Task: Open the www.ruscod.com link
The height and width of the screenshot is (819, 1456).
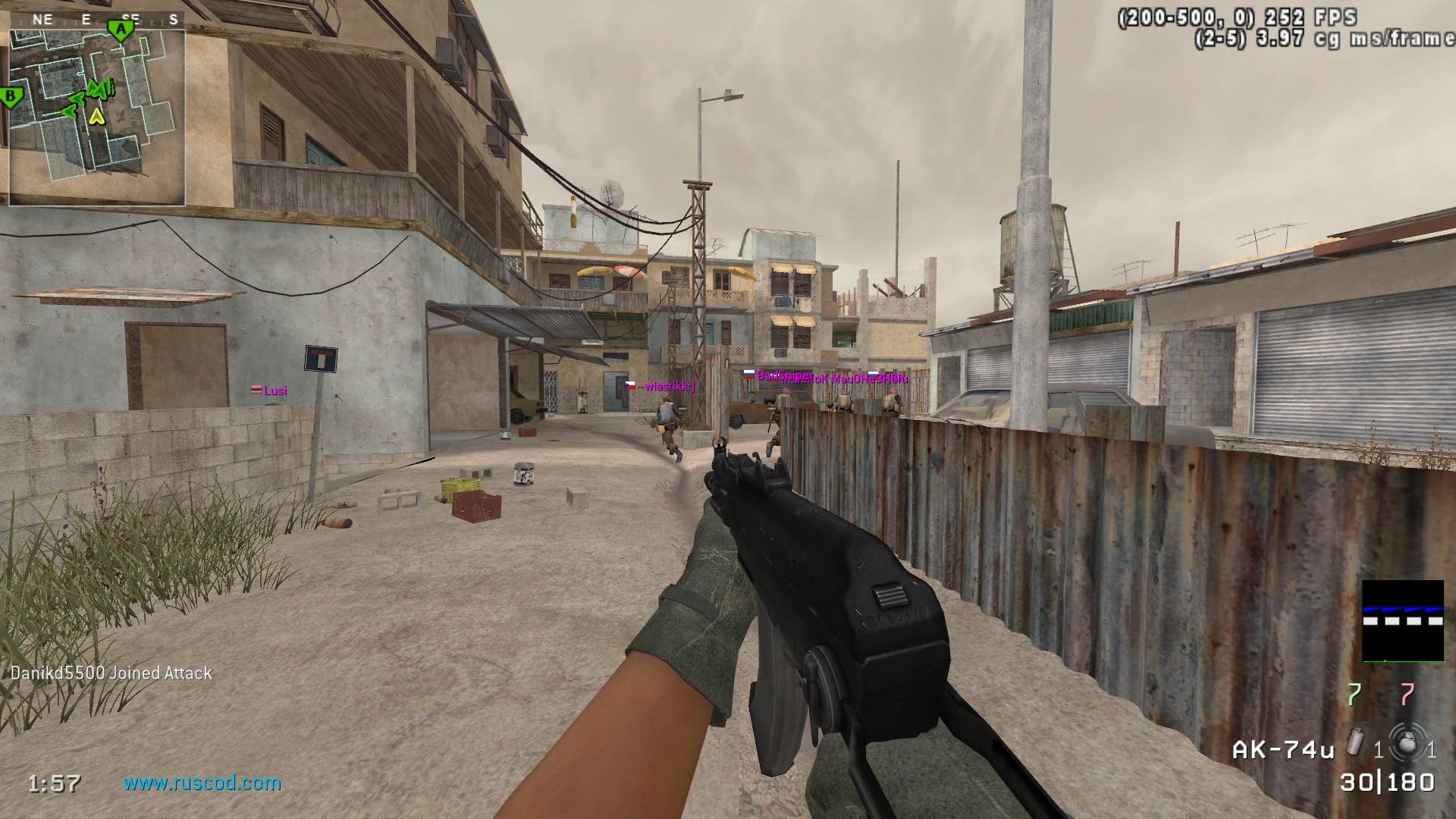Action: click(x=202, y=783)
